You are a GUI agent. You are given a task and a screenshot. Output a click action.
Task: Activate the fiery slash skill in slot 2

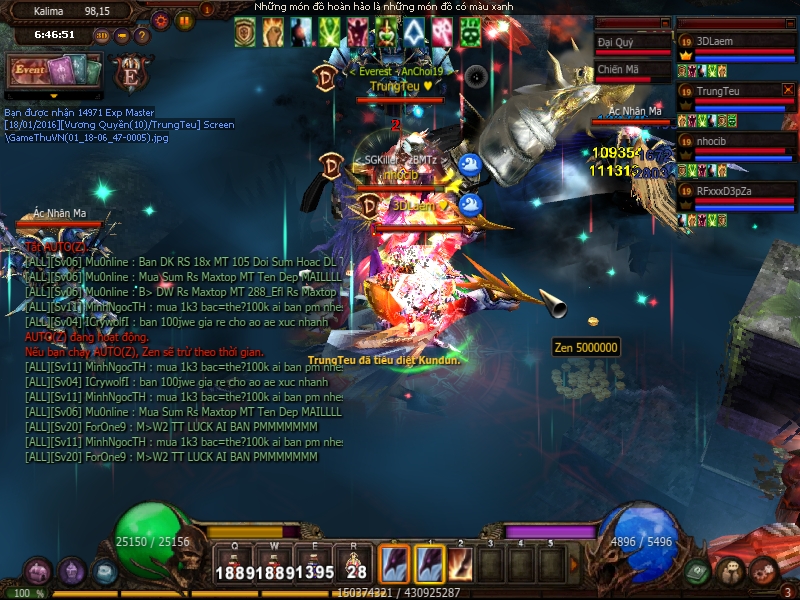(x=460, y=562)
